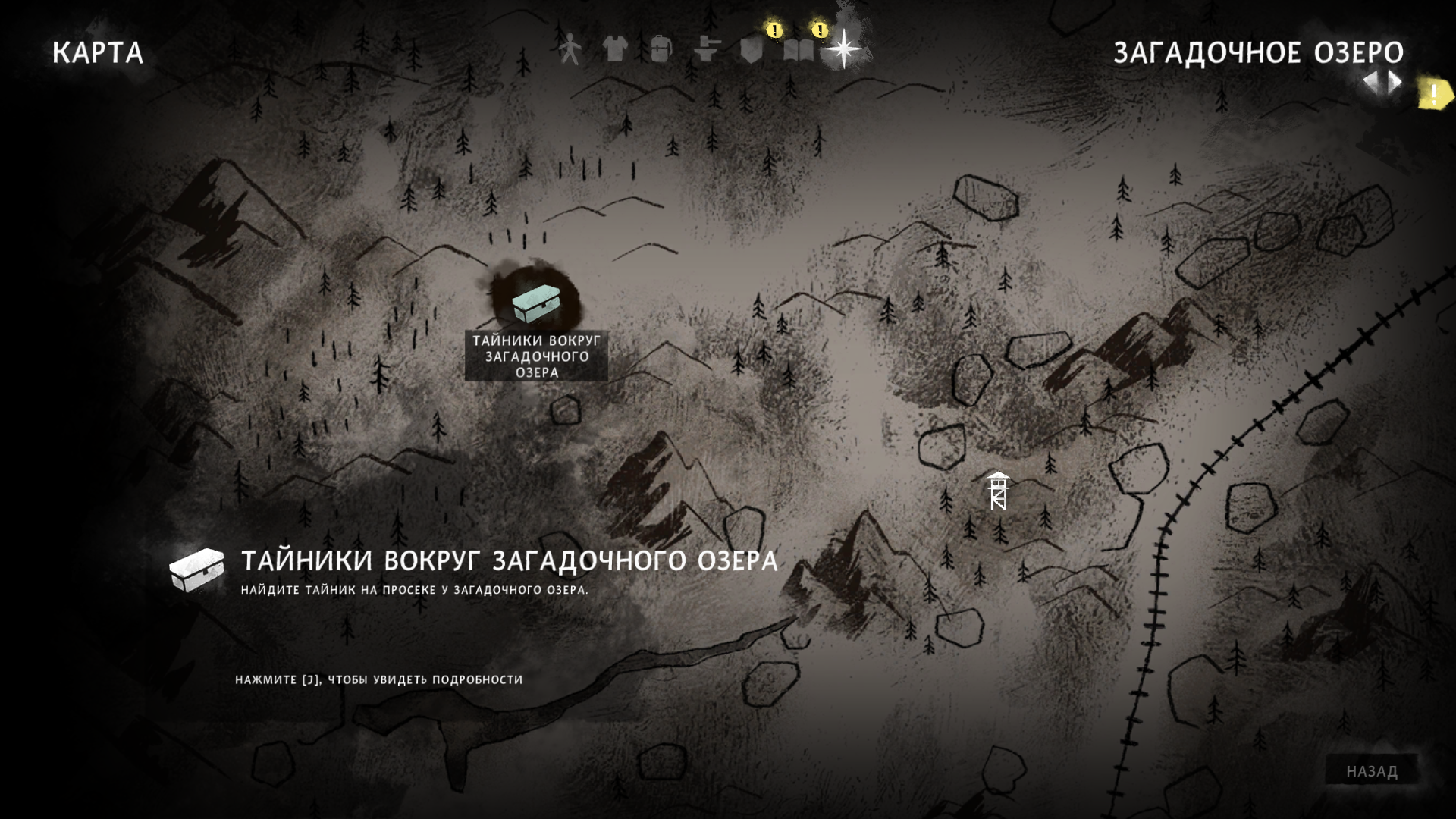Click the yellow exclamation arrow marker

[1434, 95]
